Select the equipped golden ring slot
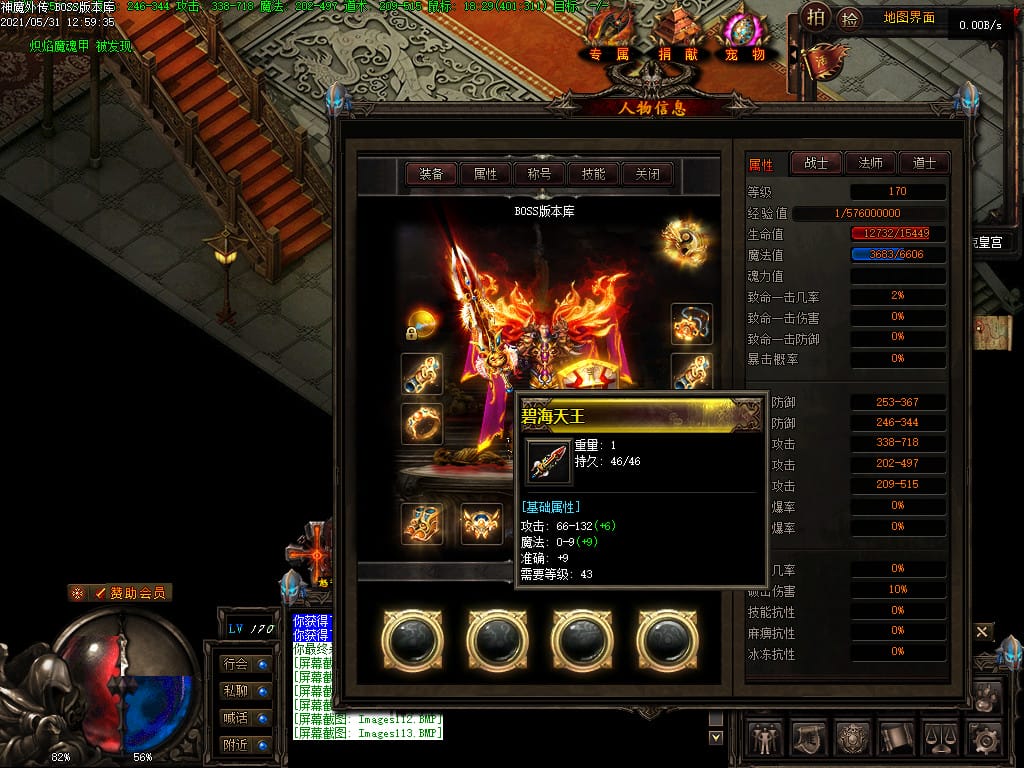Image resolution: width=1024 pixels, height=768 pixels. (x=422, y=424)
